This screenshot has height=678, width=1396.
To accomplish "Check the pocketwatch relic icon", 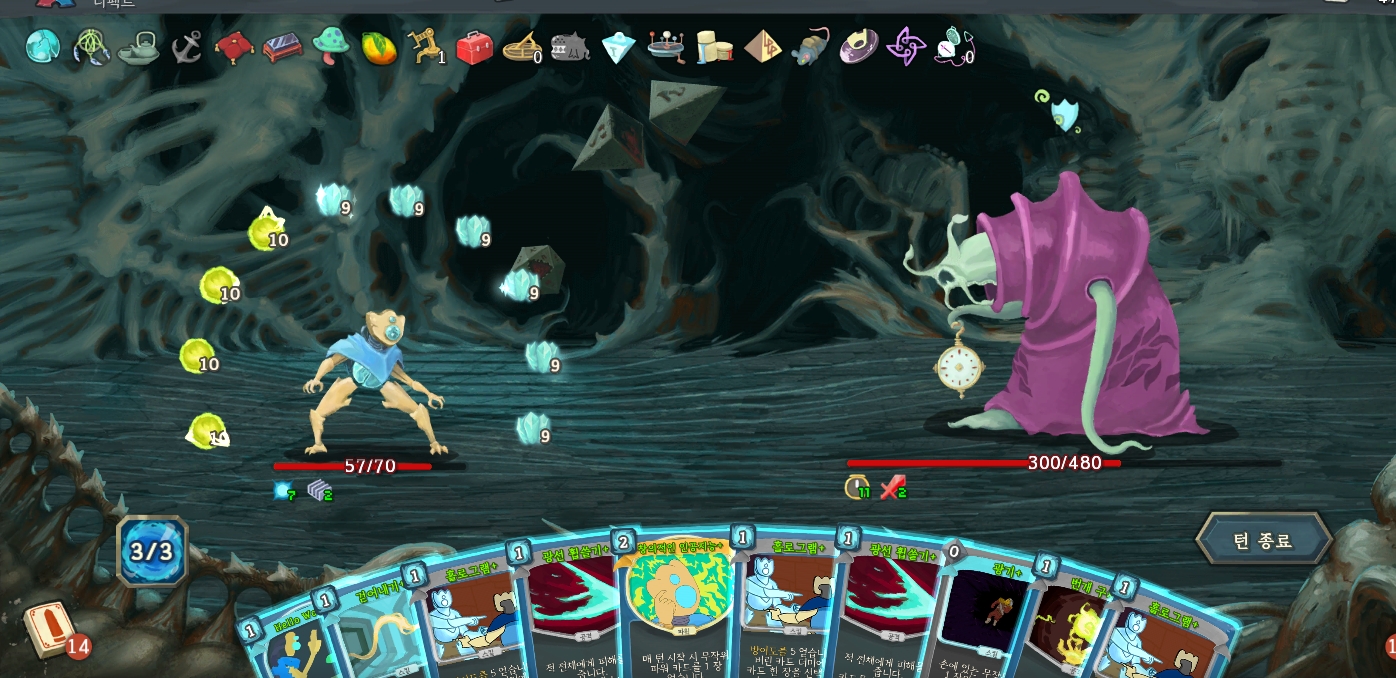I will 952,47.
